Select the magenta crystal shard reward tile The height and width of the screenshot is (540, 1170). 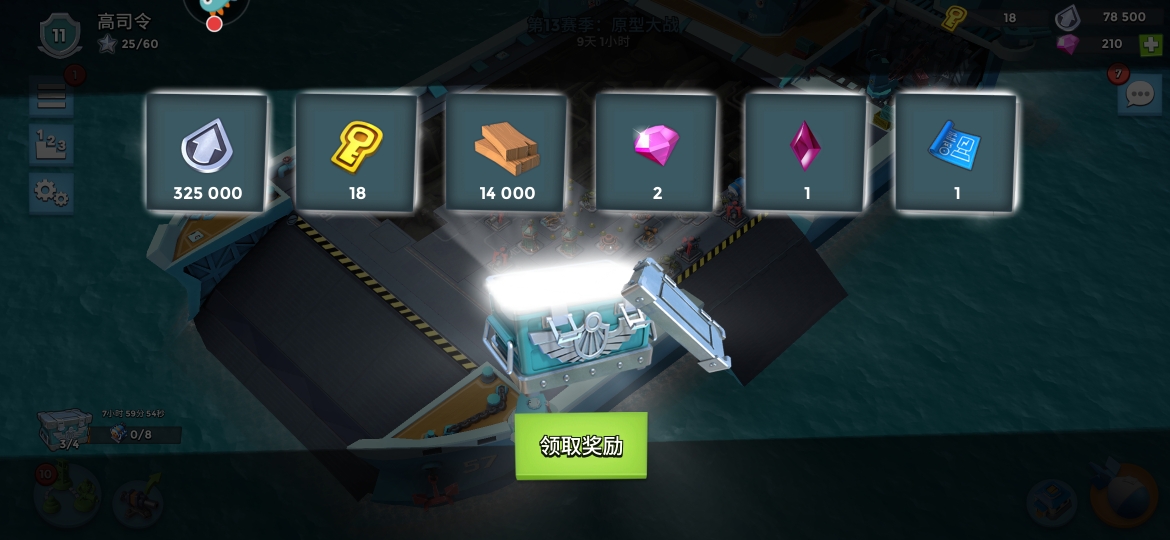tap(807, 153)
